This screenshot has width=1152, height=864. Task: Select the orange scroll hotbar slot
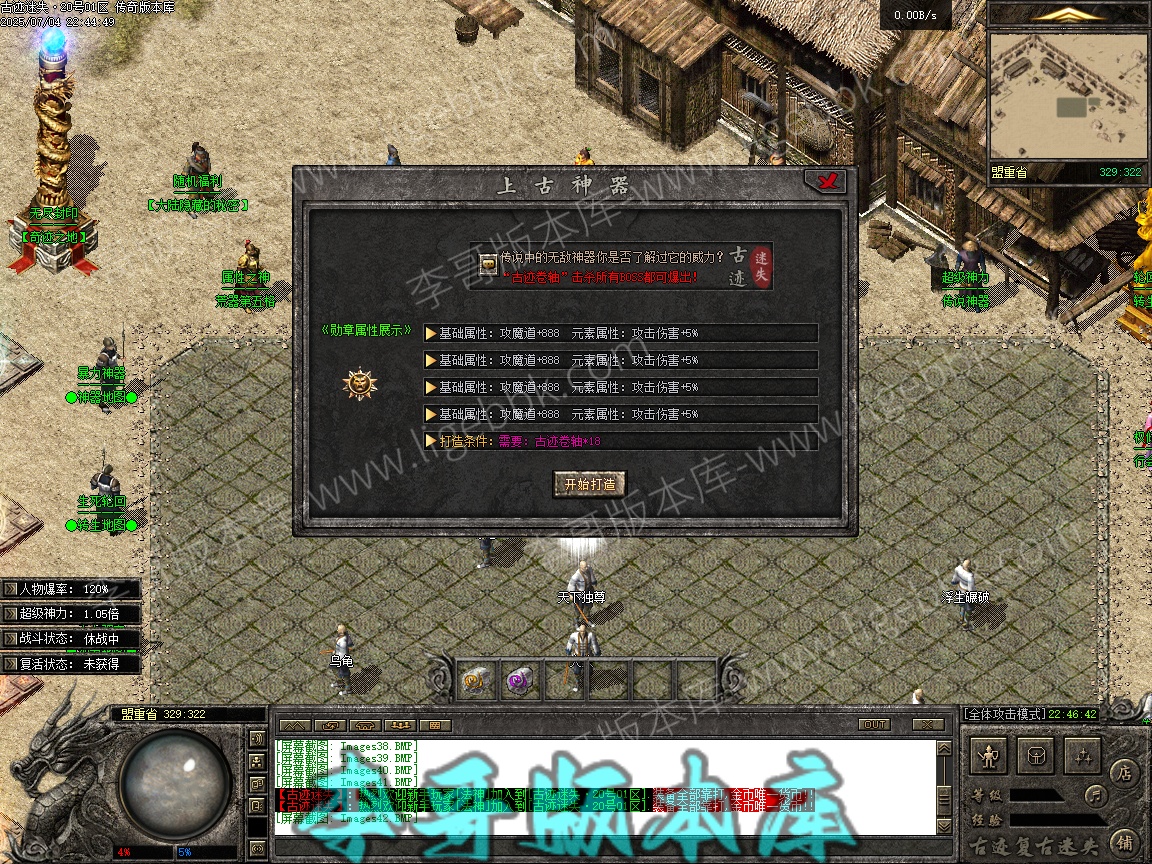point(474,681)
